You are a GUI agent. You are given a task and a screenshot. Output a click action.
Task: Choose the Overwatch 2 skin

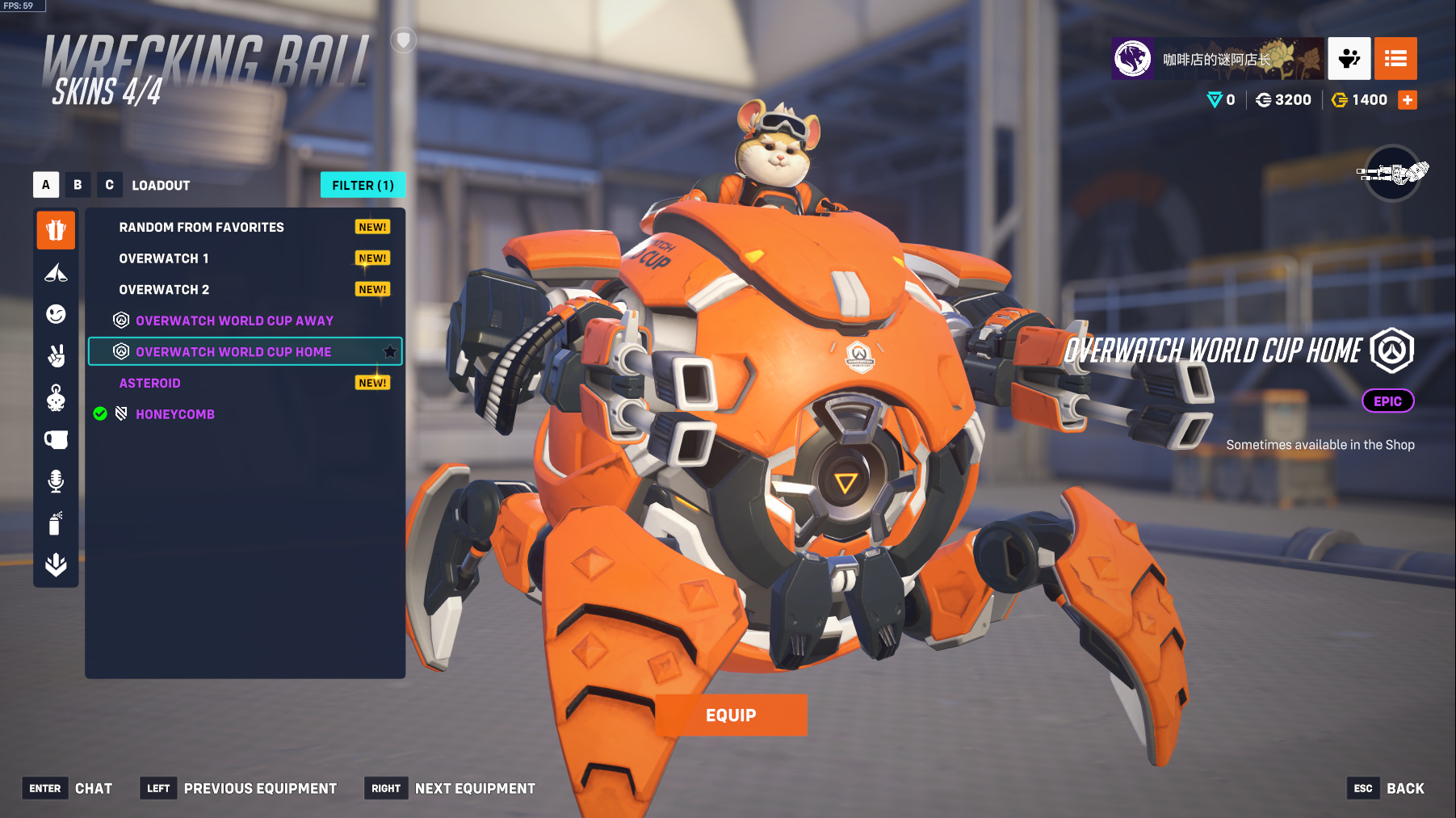(164, 290)
